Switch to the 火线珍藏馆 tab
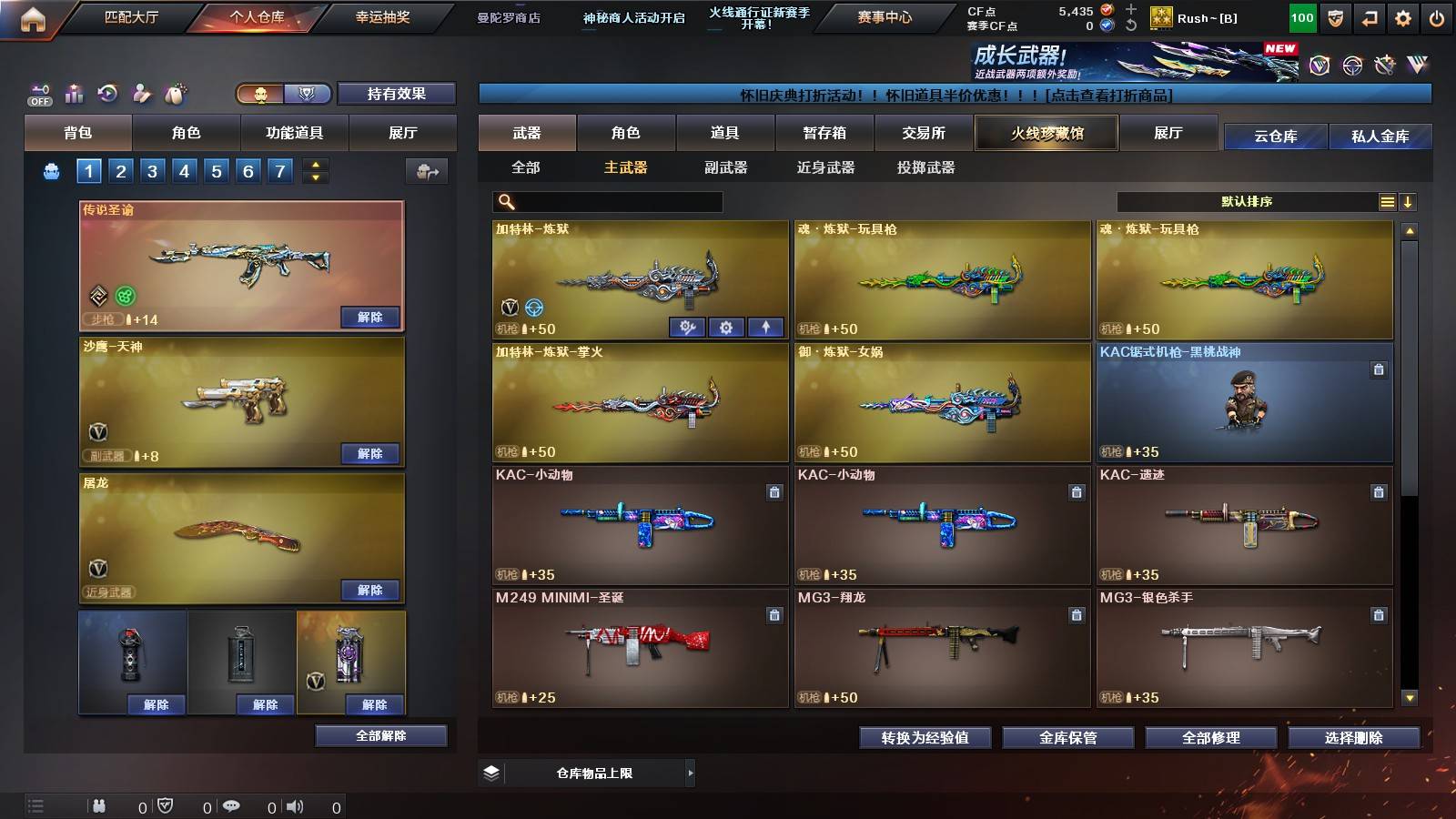The width and height of the screenshot is (1456, 819). 1046,133
